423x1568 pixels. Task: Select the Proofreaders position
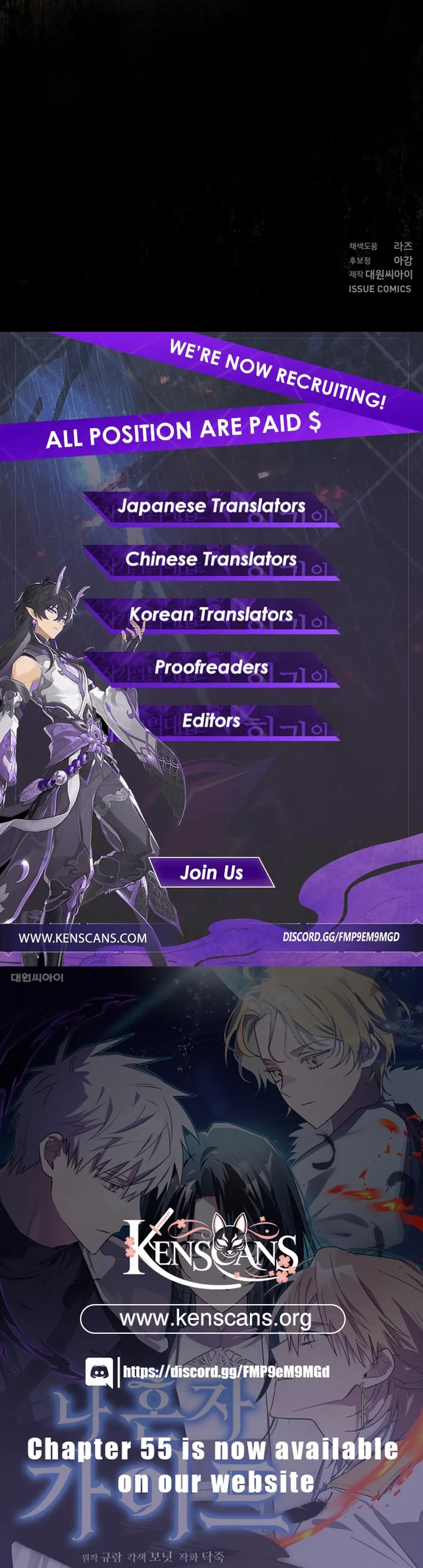[x=211, y=667]
